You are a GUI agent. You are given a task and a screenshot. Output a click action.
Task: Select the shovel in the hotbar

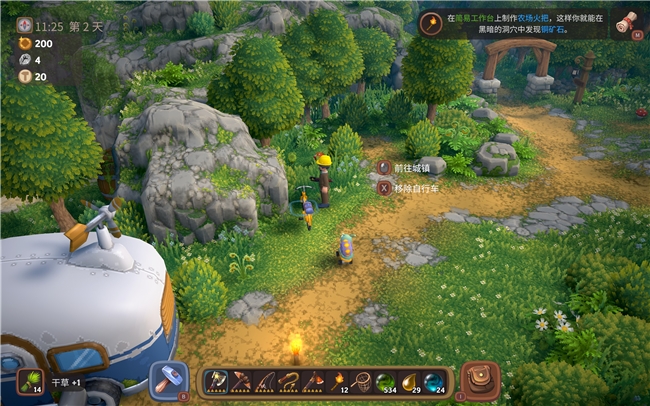218,381
